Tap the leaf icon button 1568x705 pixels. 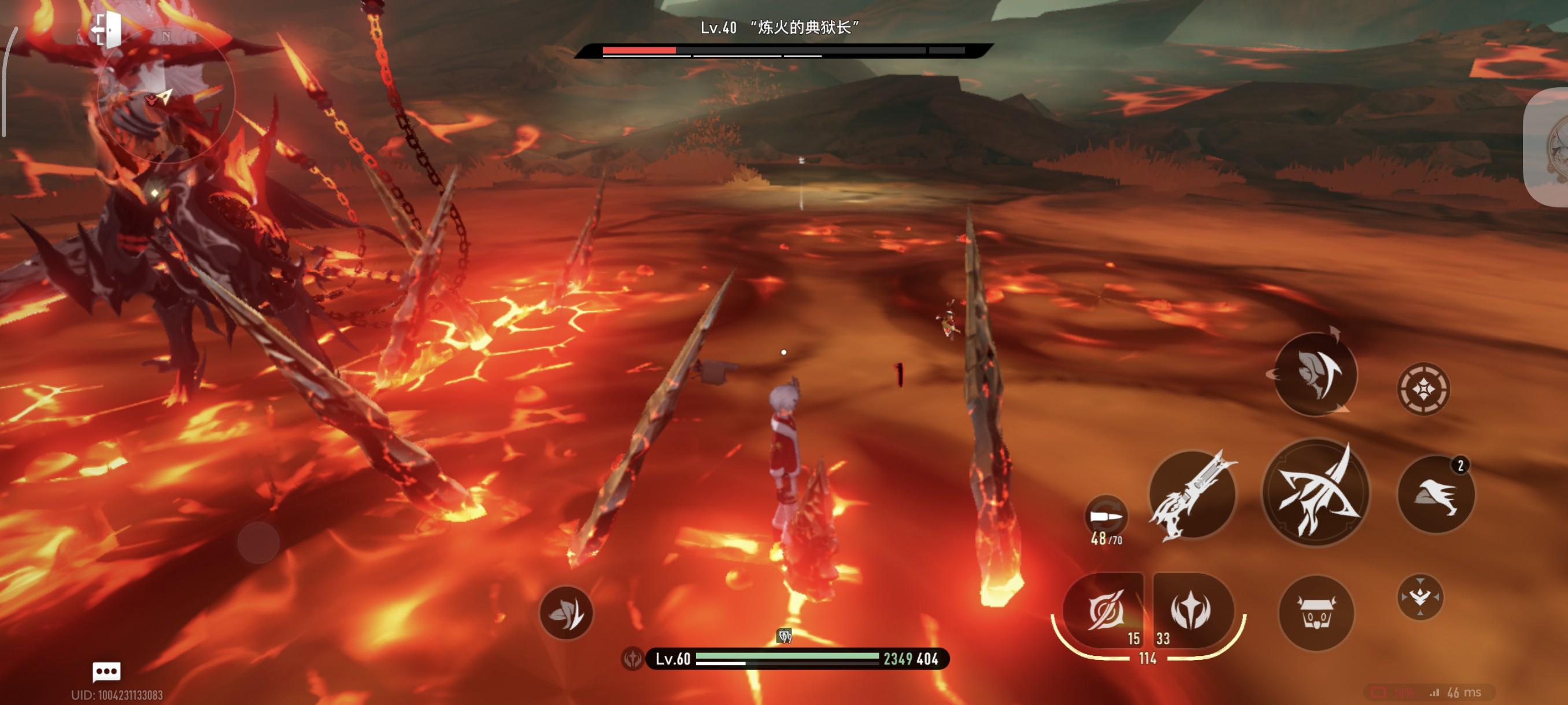[566, 613]
